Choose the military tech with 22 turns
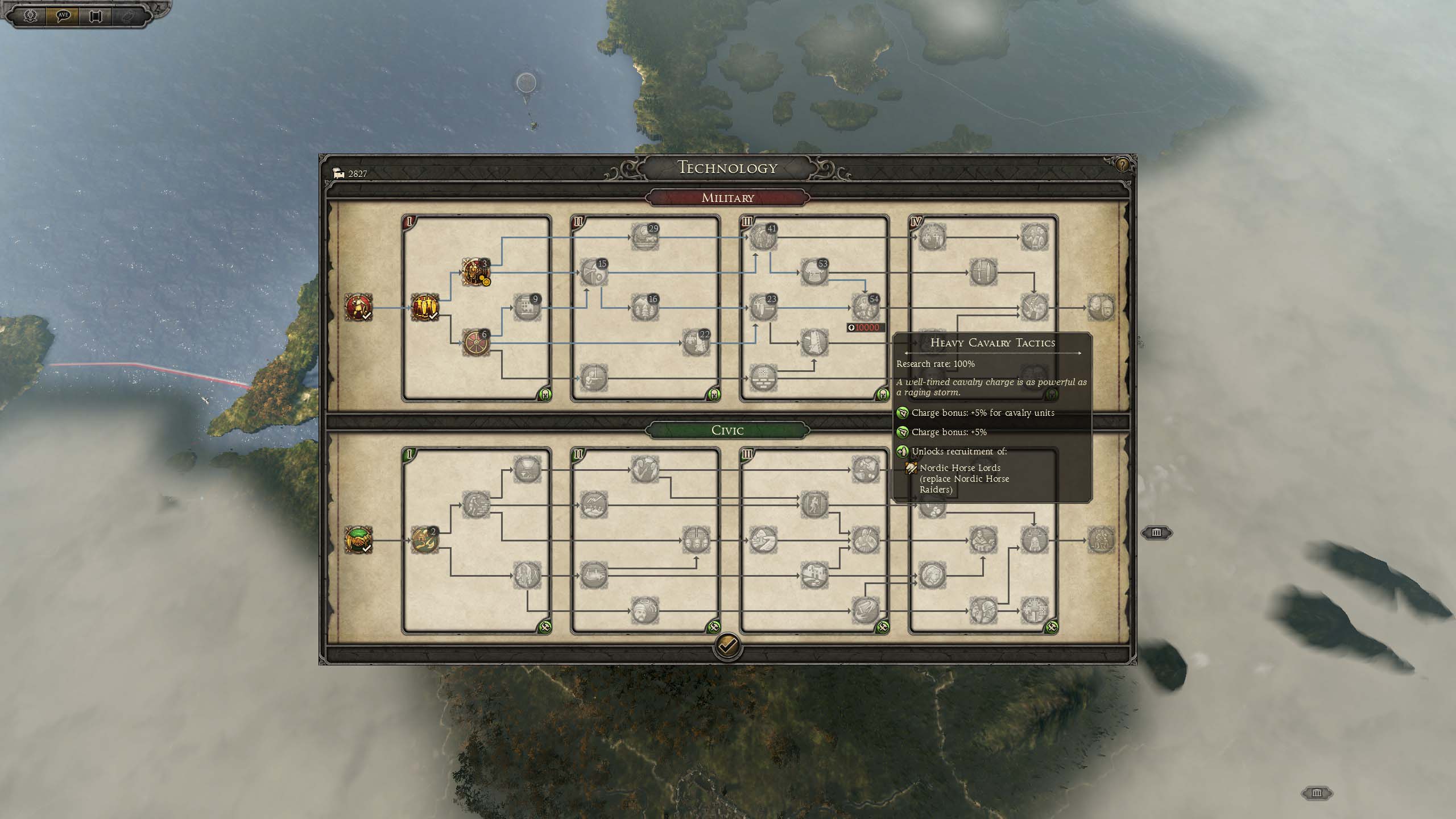 pos(695,343)
